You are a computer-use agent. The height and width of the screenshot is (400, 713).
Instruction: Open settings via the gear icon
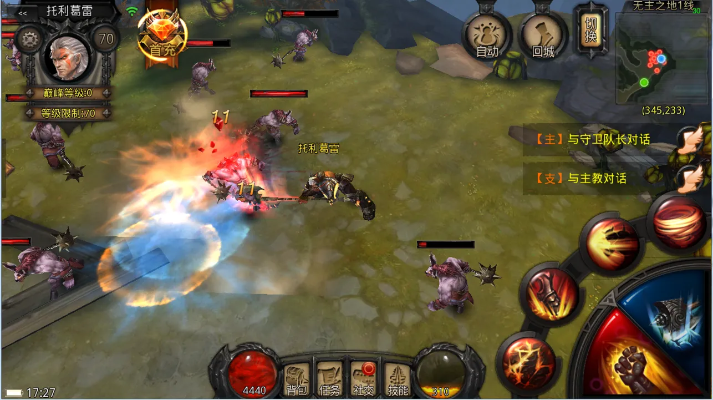pos(28,41)
